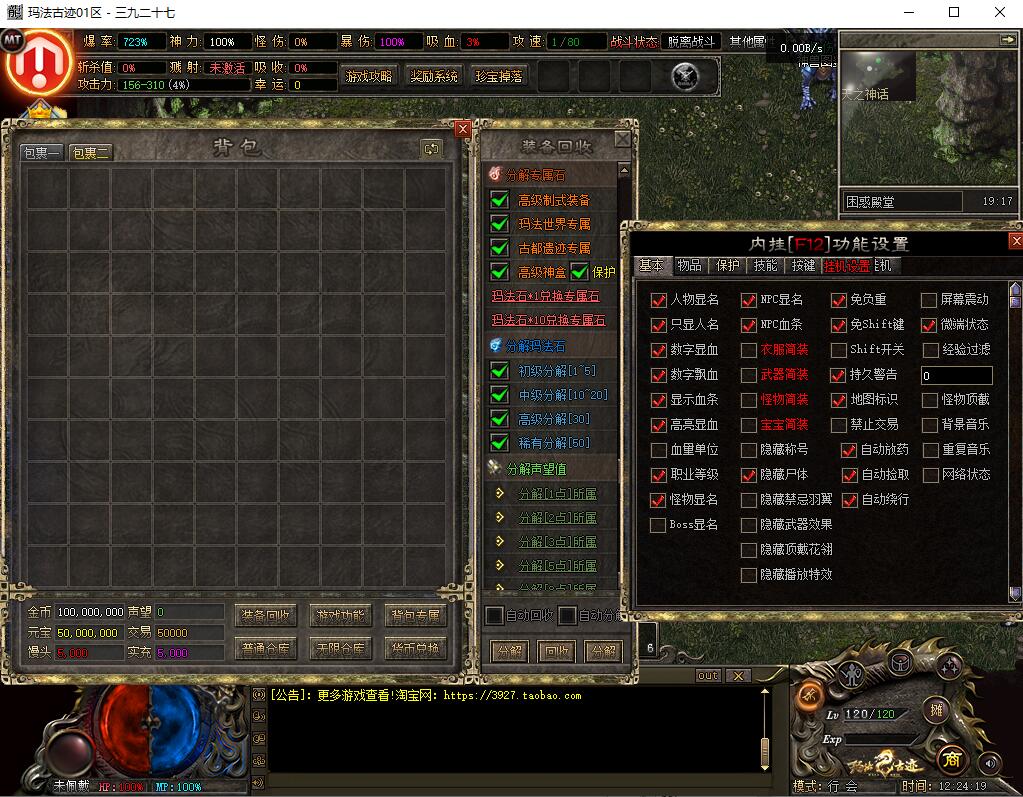Untick the 高级制式装备 checkbox
This screenshot has width=1023, height=797.
click(500, 199)
